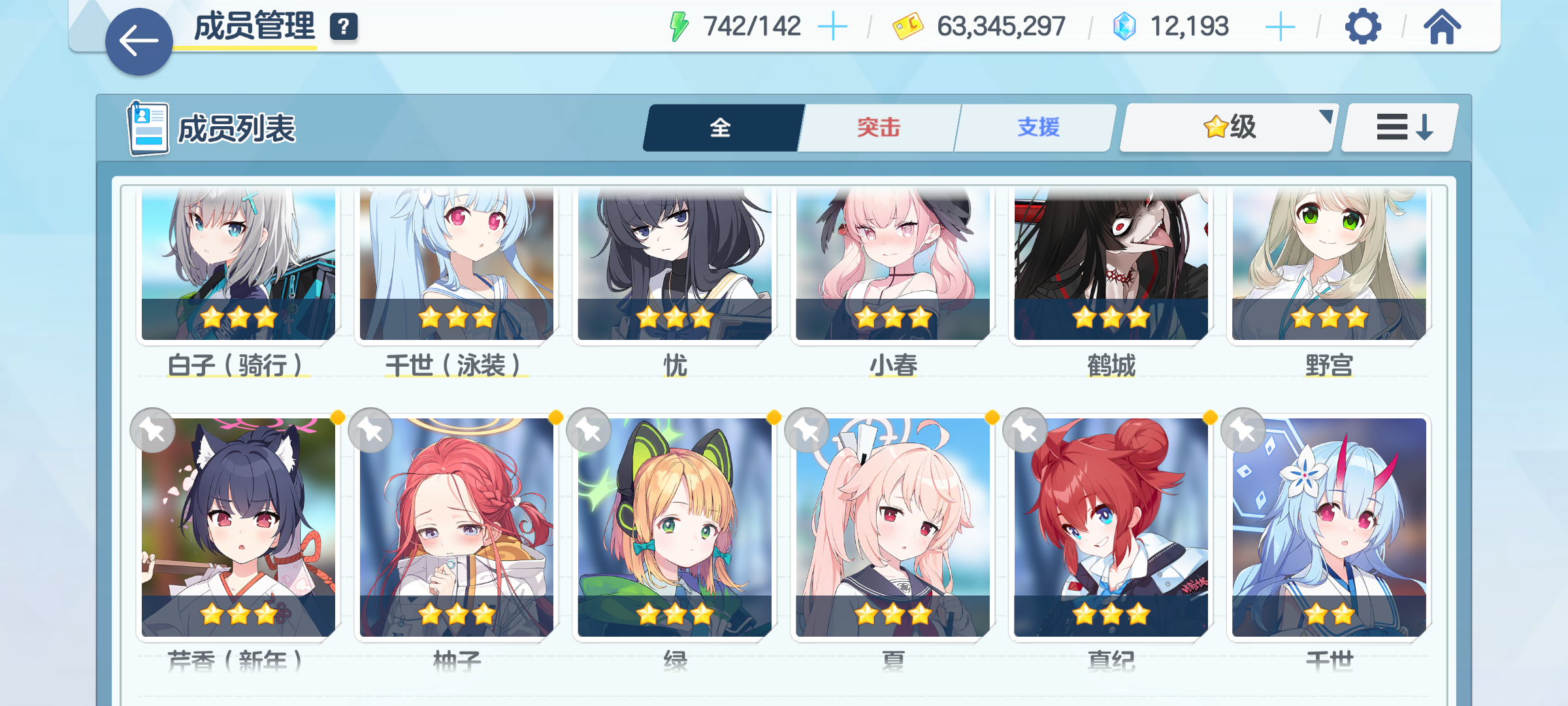Click the pyroxene purchase plus button
The width and height of the screenshot is (1568, 706).
[x=1281, y=26]
